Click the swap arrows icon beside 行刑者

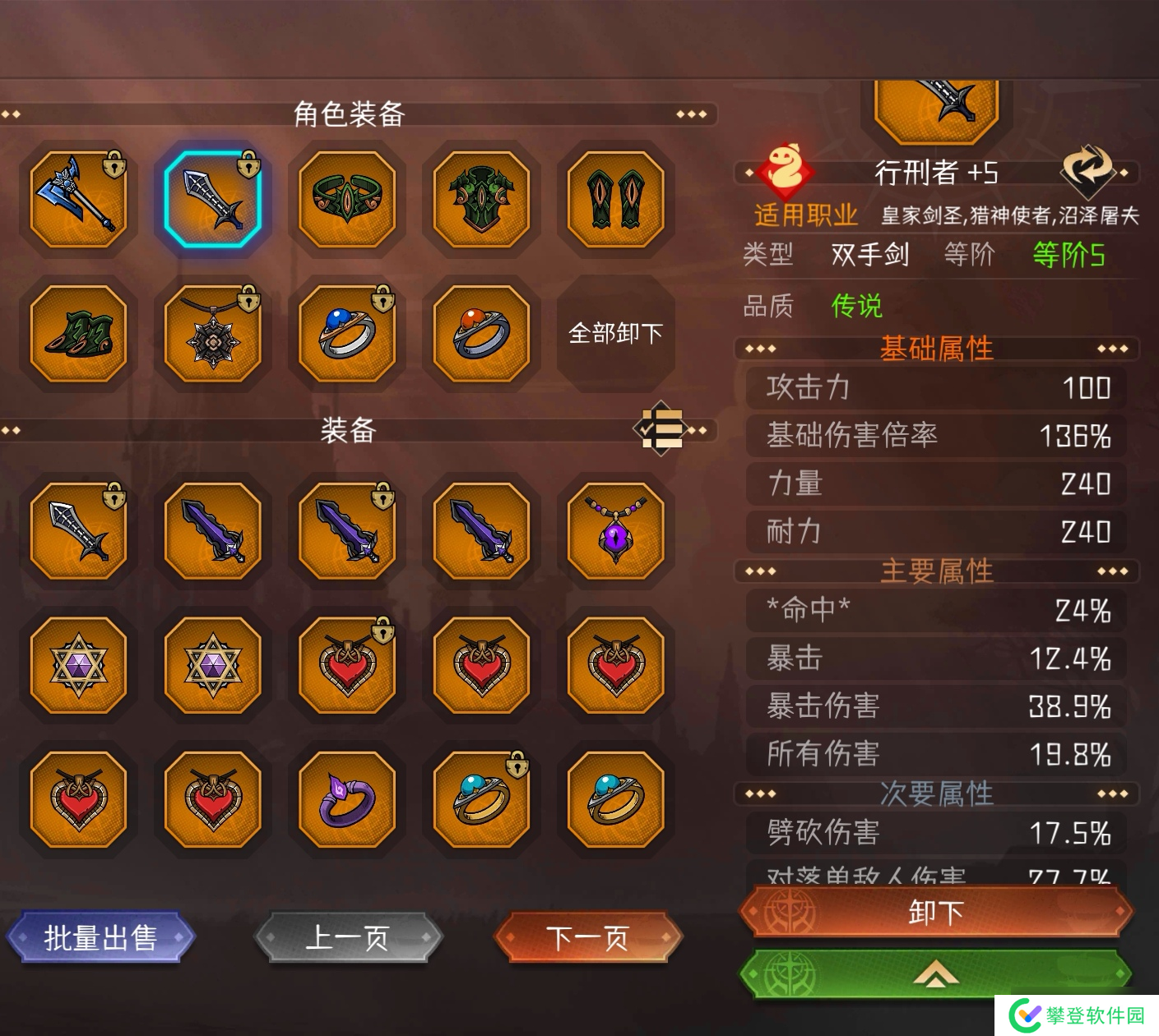1086,169
